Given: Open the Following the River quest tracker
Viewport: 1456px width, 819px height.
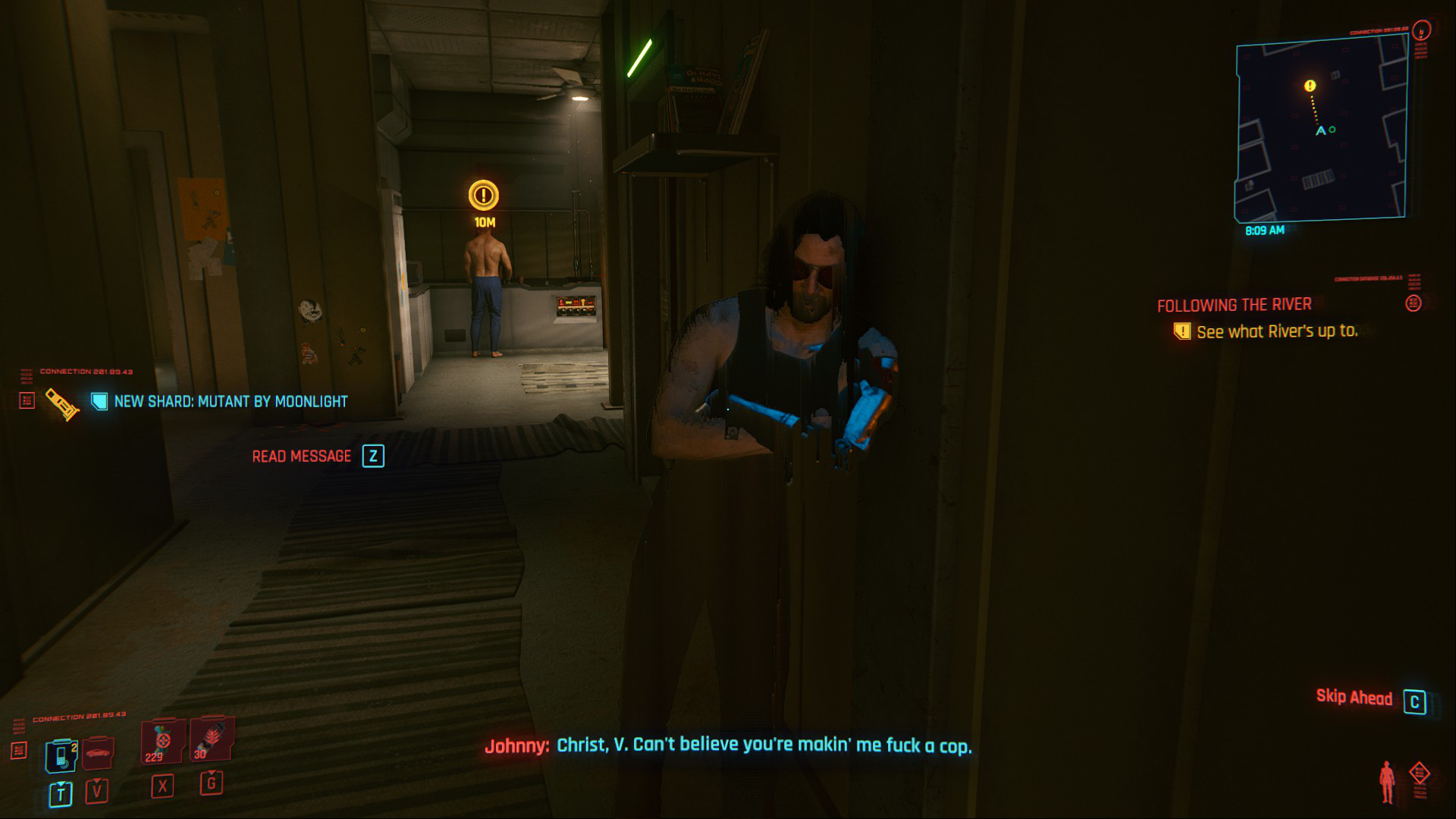Looking at the screenshot, I should [x=1234, y=305].
